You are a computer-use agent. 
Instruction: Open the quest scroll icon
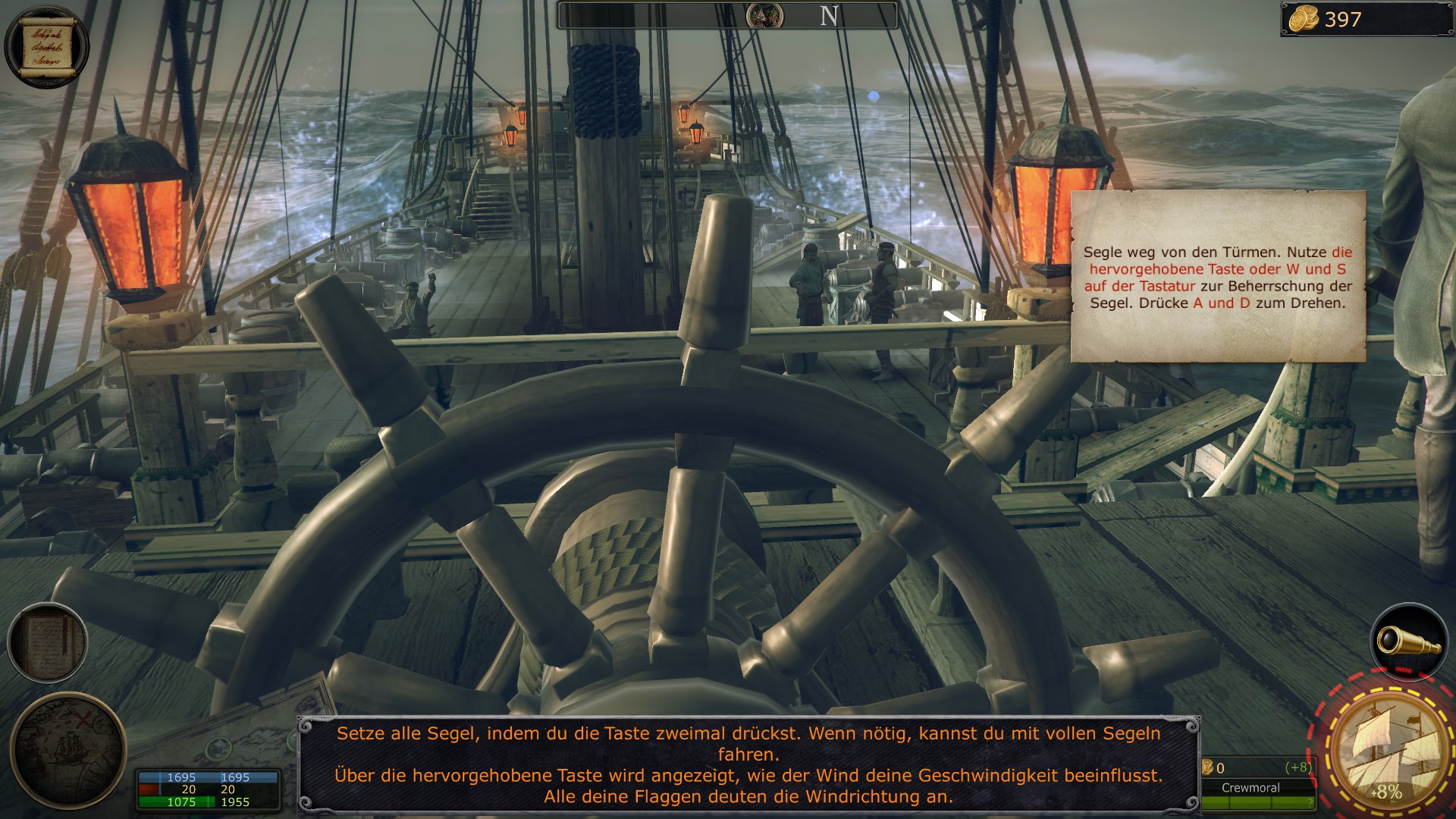[46, 46]
